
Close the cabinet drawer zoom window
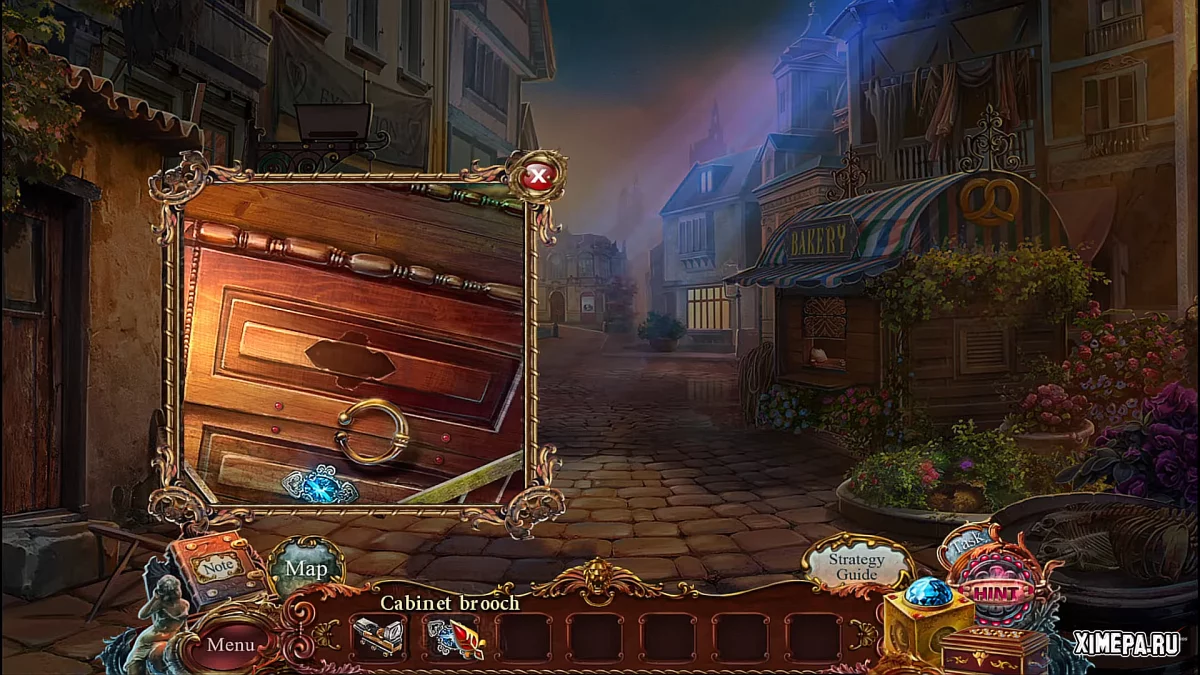pos(539,178)
